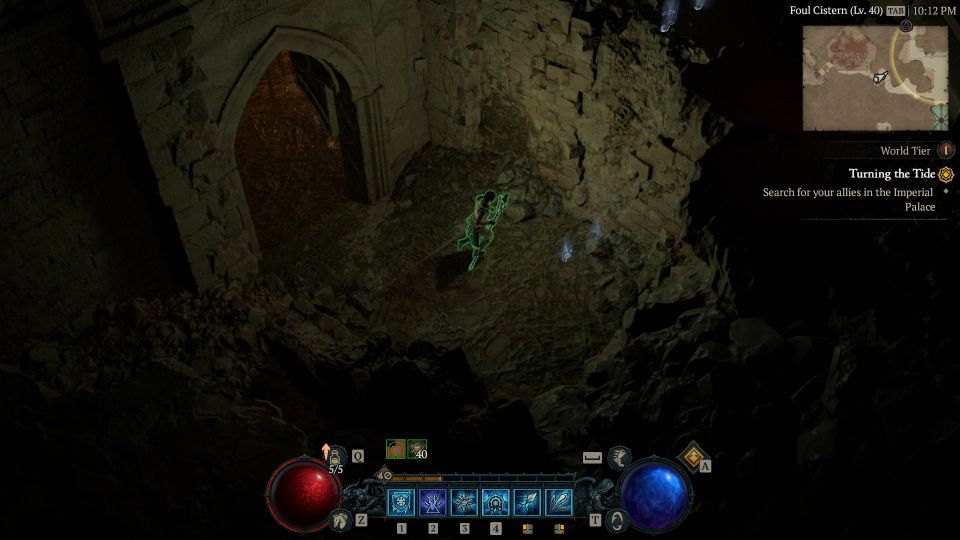Image resolution: width=960 pixels, height=540 pixels.
Task: Click the round emblem icon above the mana orb
Action: 619,457
